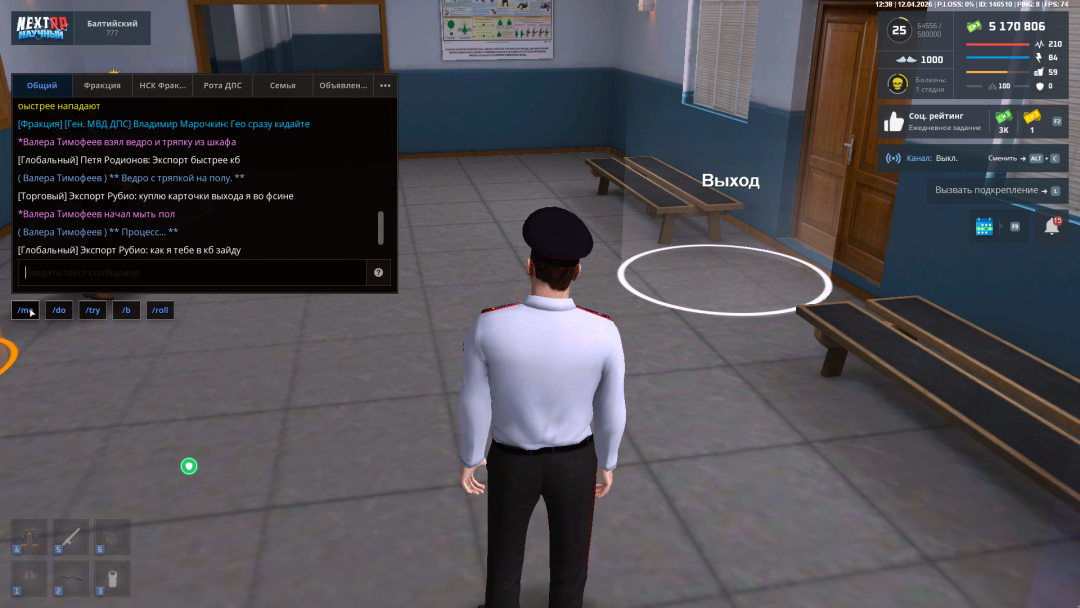Expand more chat tabs with the three dots
The height and width of the screenshot is (608, 1080).
point(385,86)
